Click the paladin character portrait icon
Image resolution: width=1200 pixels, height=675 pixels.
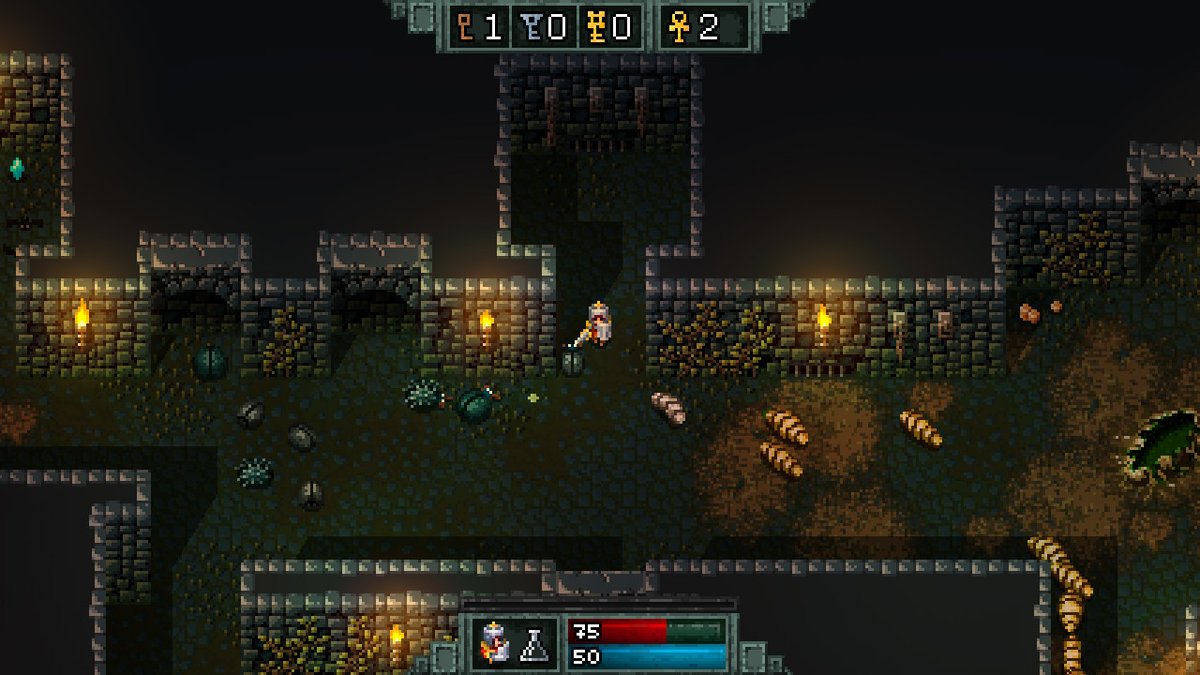coord(493,643)
